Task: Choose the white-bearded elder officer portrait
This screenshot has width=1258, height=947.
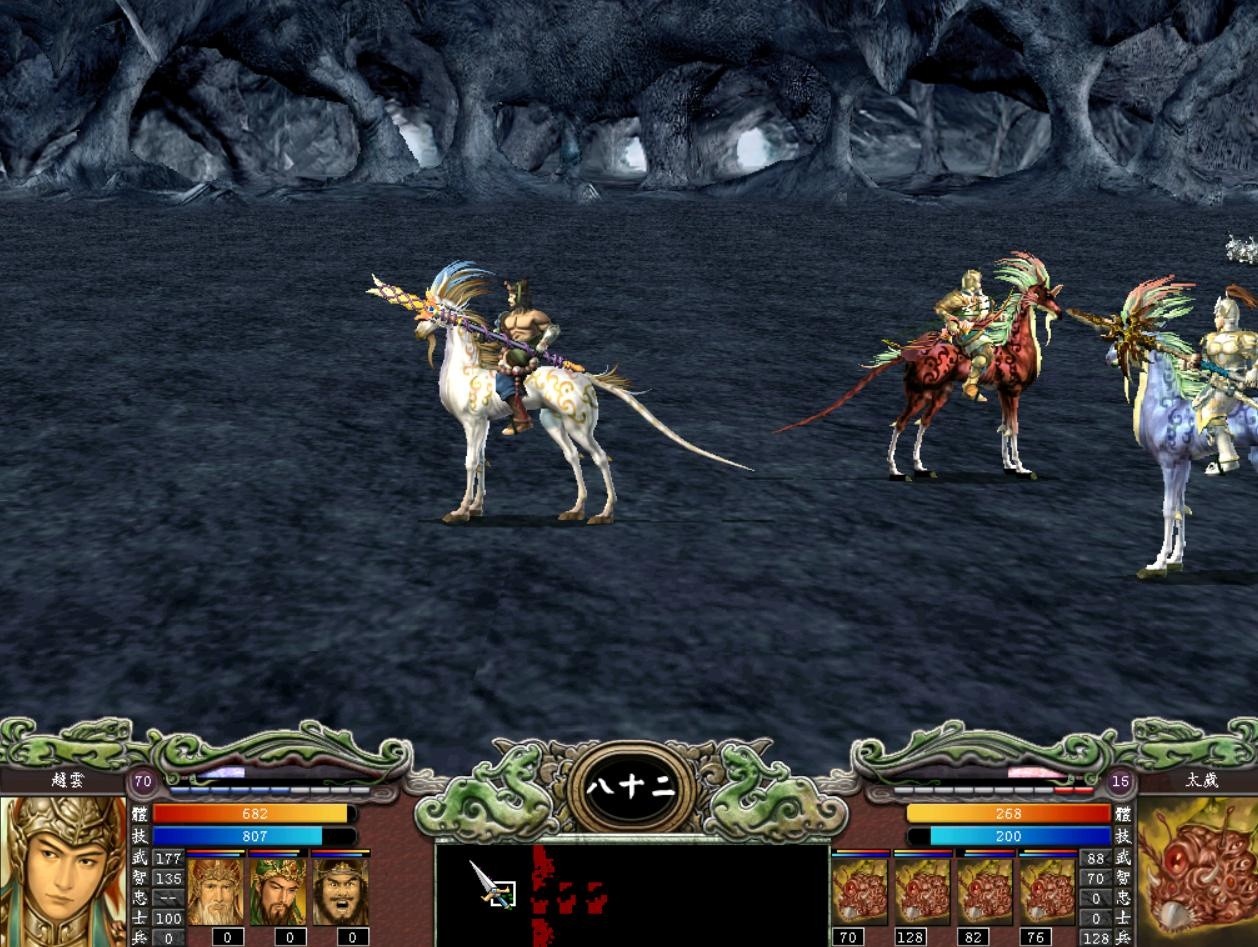Action: (x=215, y=891)
